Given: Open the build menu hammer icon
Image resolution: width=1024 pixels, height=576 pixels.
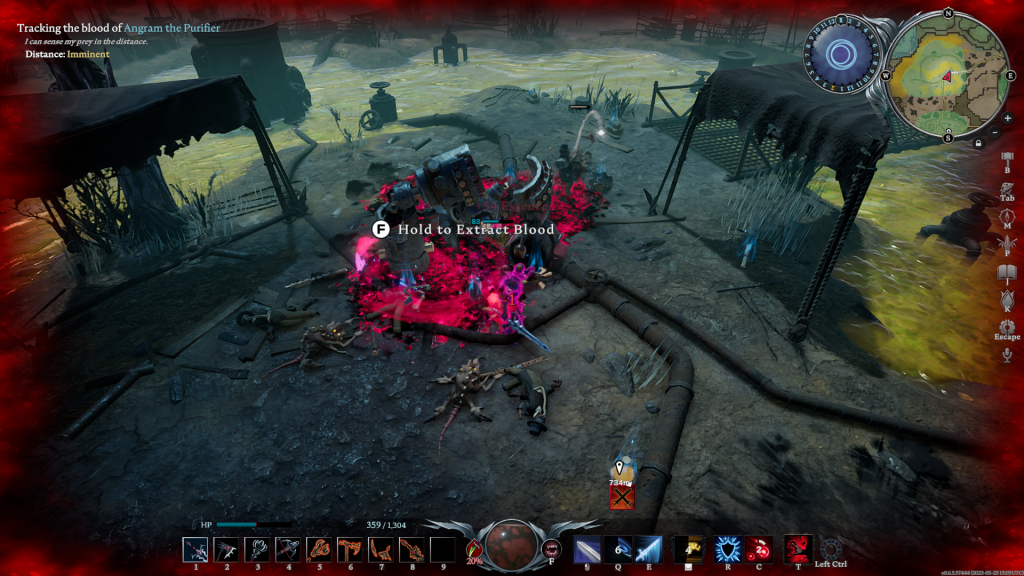Looking at the screenshot, I should (1007, 158).
